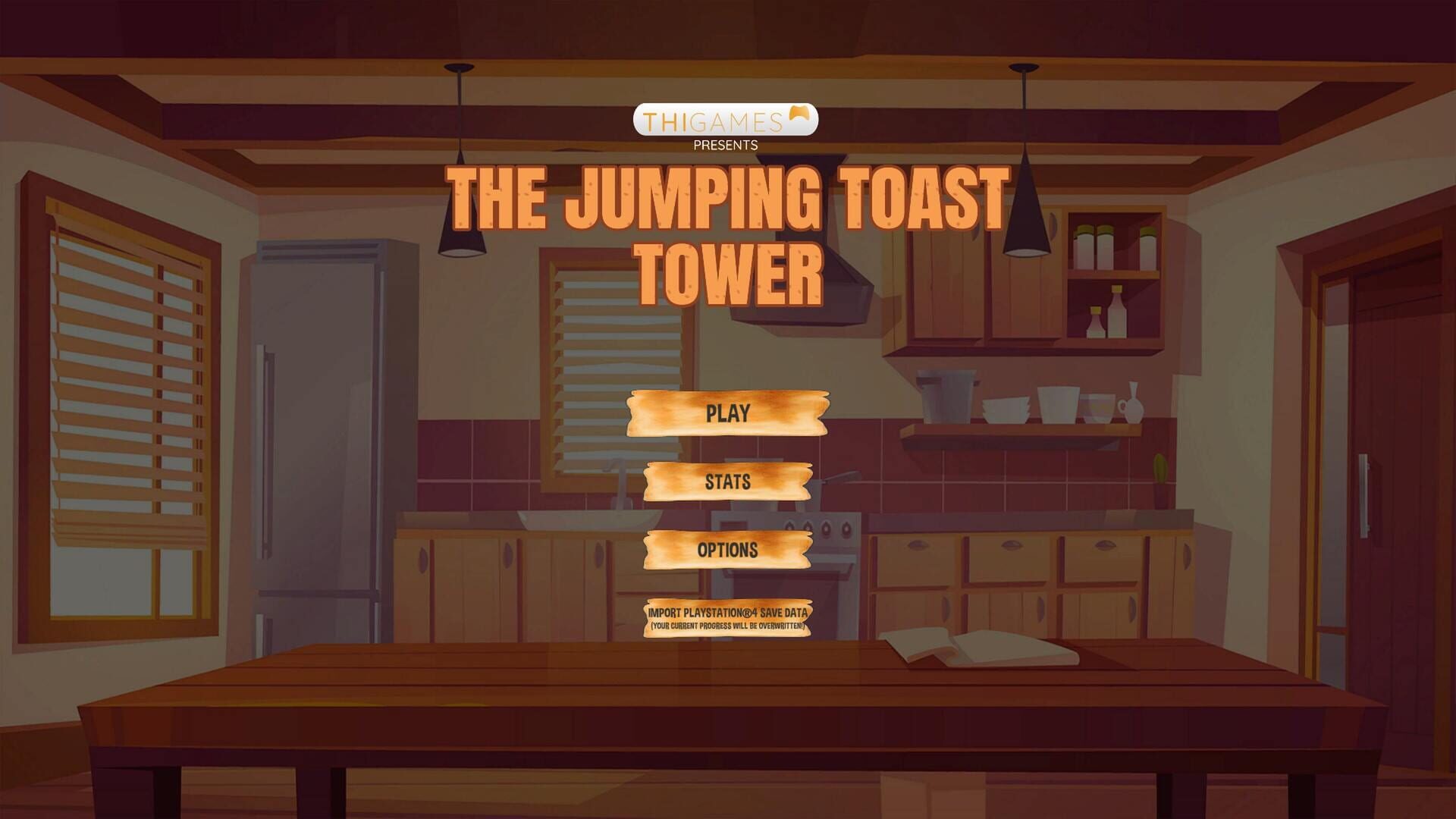Click the toast-shaped OPTIONS banner icon
Screen dimensions: 1456x819
[726, 551]
